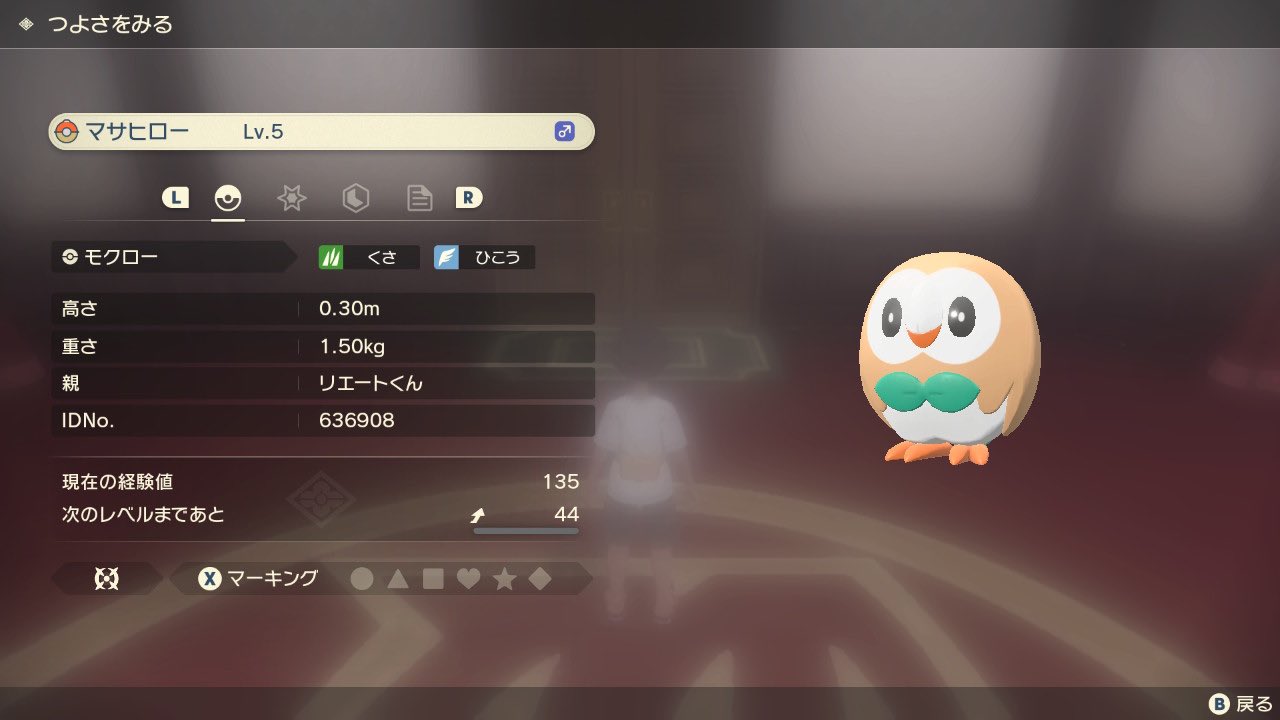Click the experience progress bar
The image size is (1280, 720).
[x=525, y=532]
